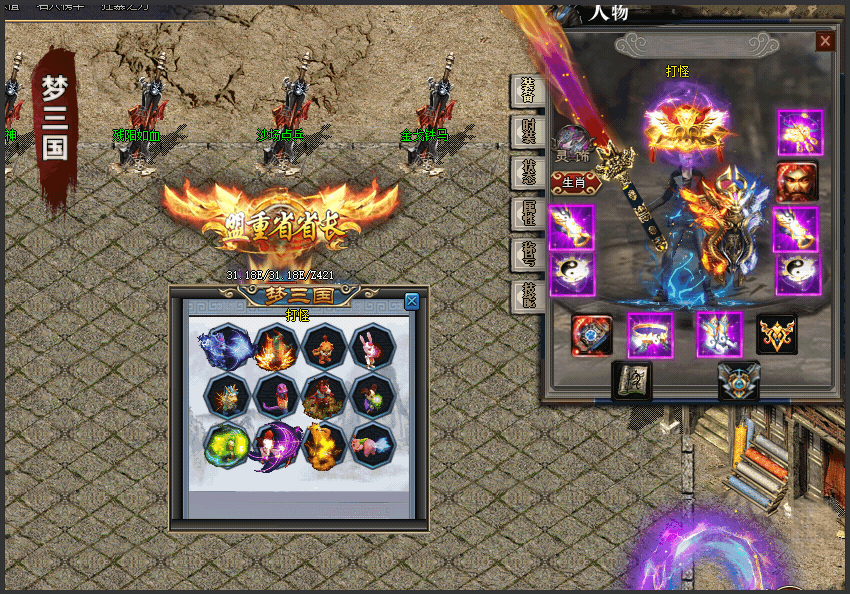Select the golden emblem slot on dark background
Image resolution: width=850 pixels, height=594 pixels.
[777, 335]
